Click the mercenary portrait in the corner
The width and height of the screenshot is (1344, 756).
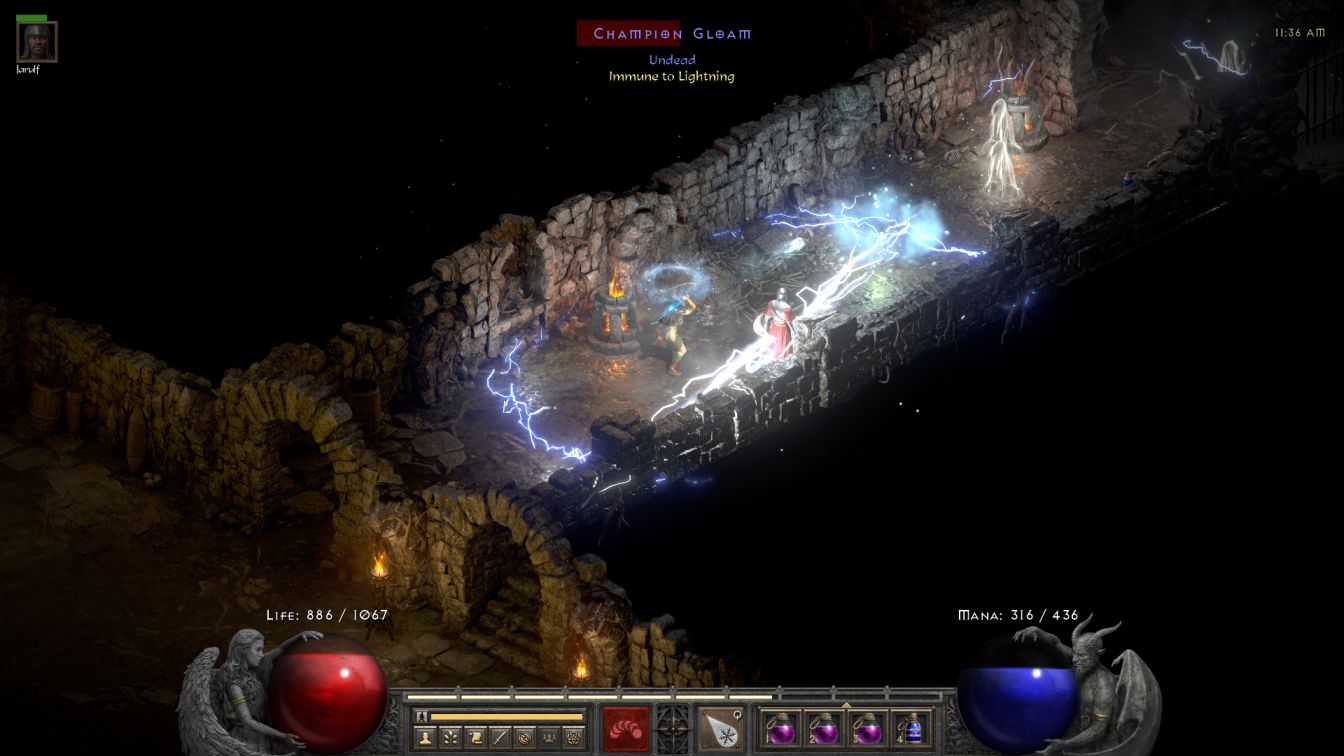(37, 42)
